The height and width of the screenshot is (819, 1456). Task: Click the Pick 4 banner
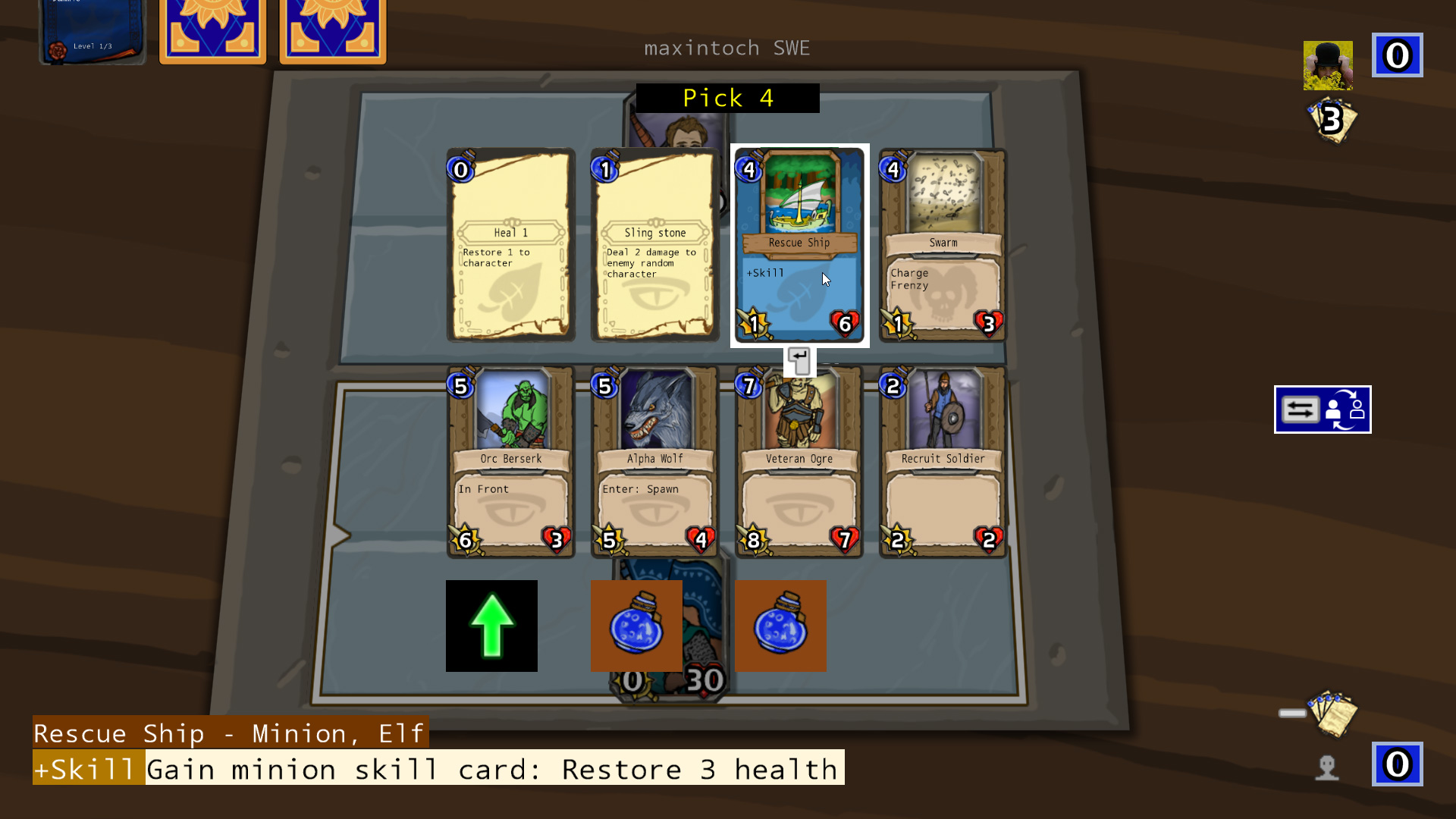tap(726, 98)
